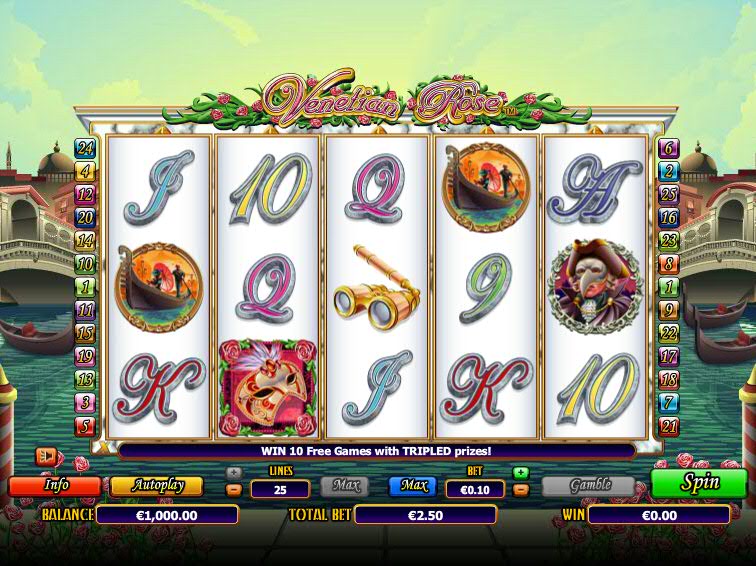Click the grey Max lines button
The image size is (756, 566).
pos(344,486)
